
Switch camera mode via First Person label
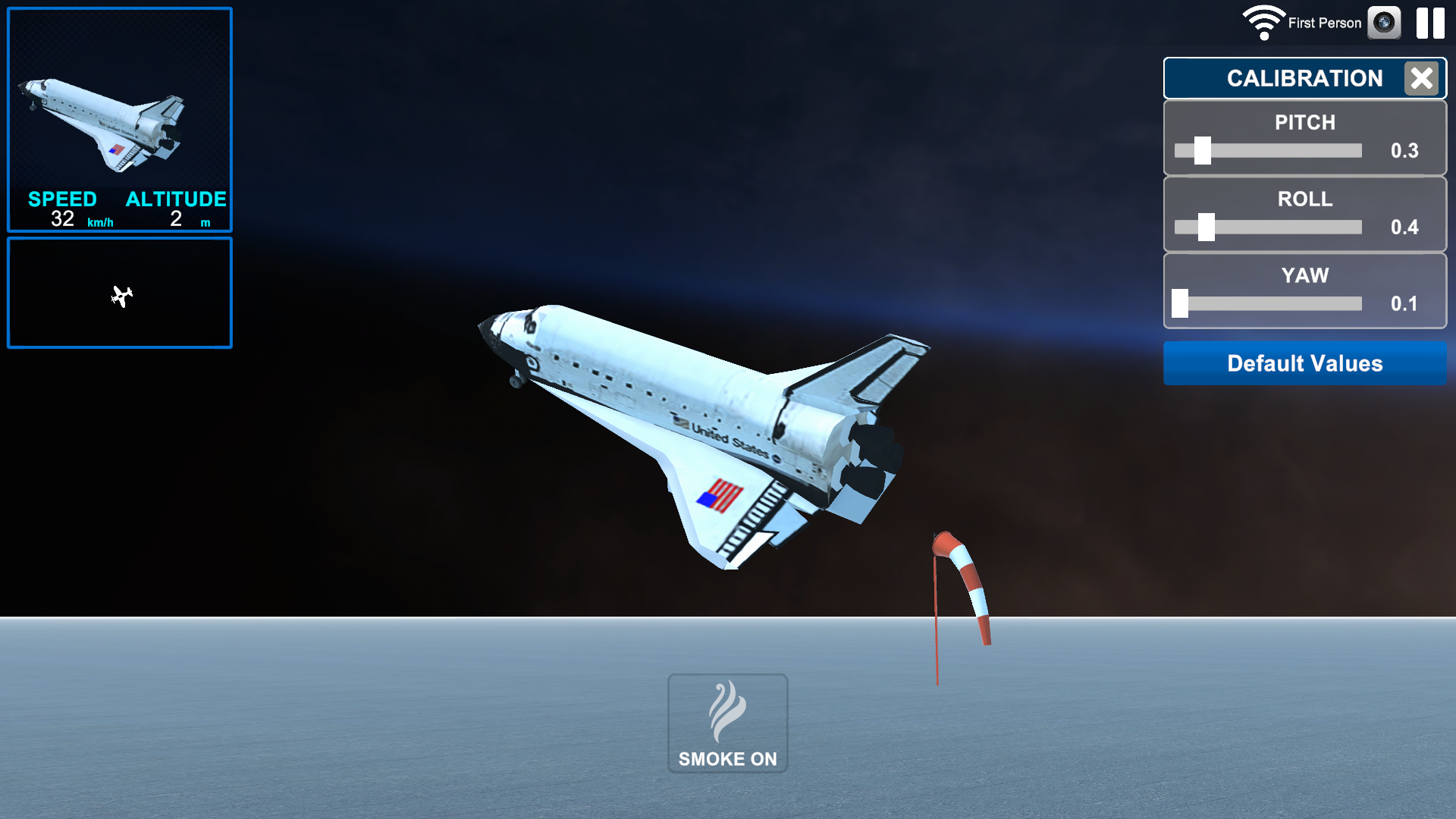1323,23
